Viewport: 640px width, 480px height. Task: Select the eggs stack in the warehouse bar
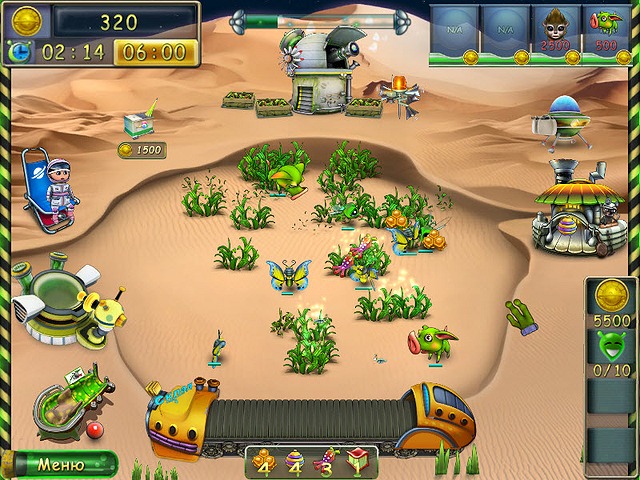[x=295, y=462]
